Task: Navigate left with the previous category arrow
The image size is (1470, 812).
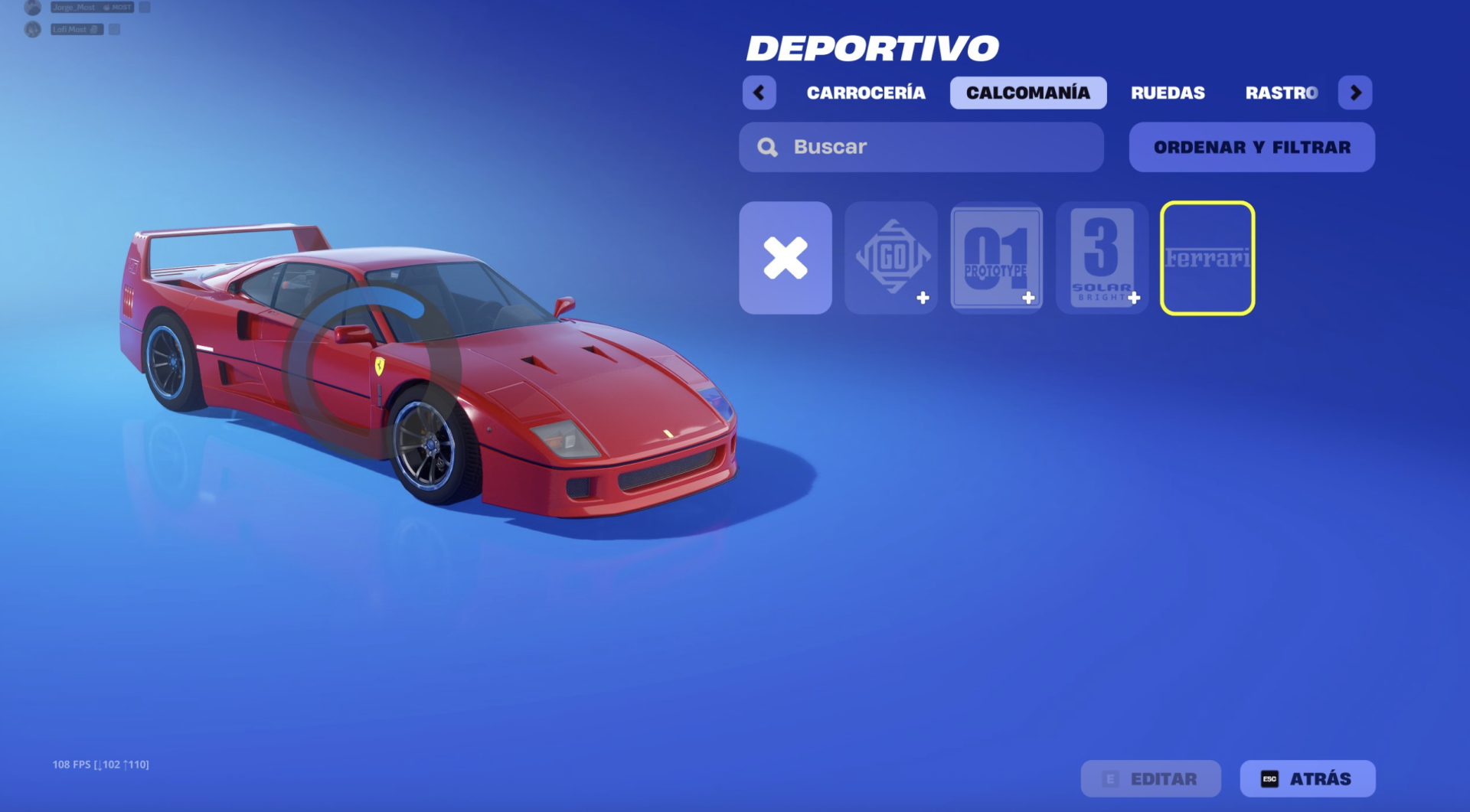Action: (759, 93)
